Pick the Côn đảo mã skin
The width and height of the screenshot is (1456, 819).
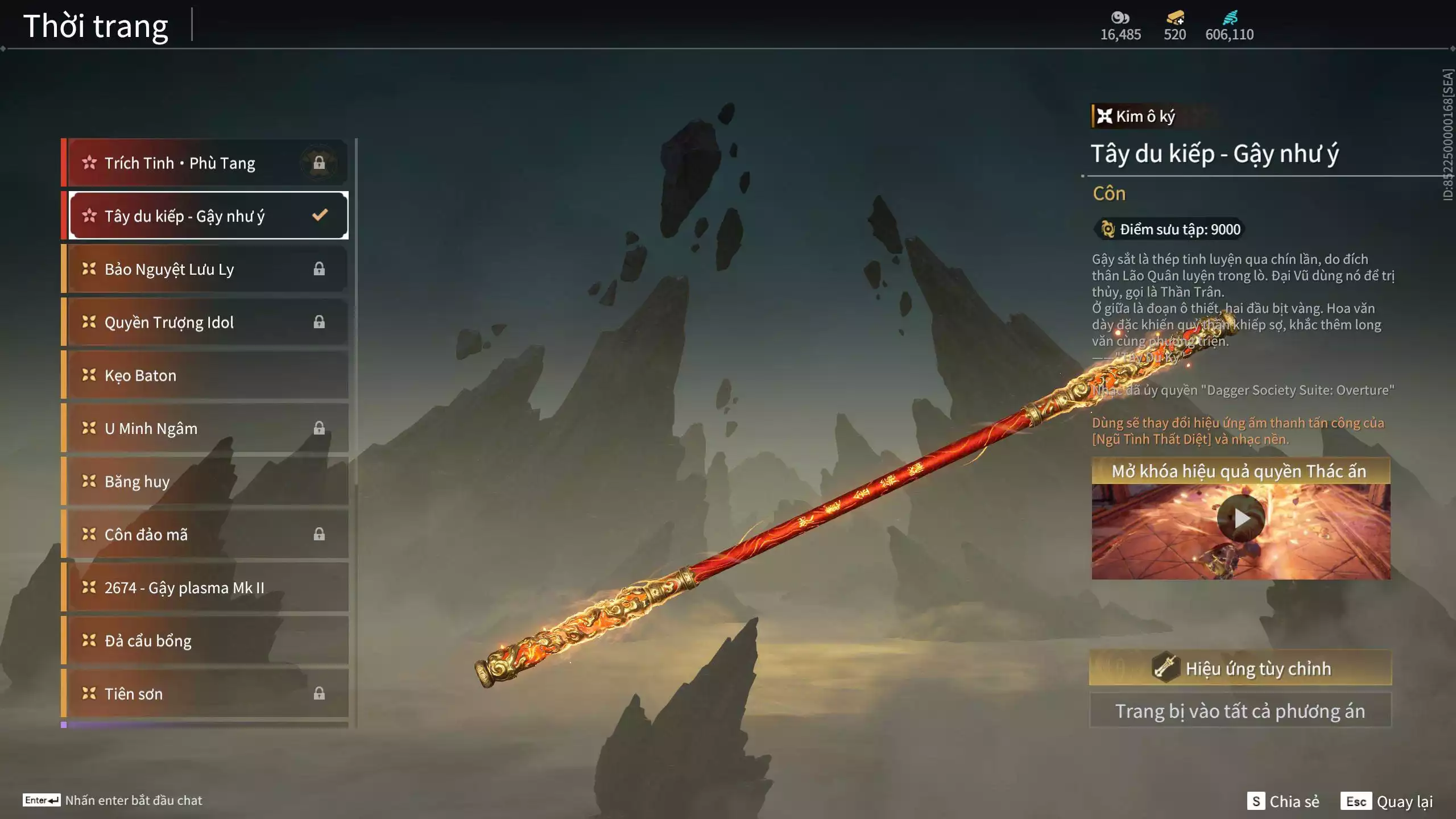[x=206, y=535]
